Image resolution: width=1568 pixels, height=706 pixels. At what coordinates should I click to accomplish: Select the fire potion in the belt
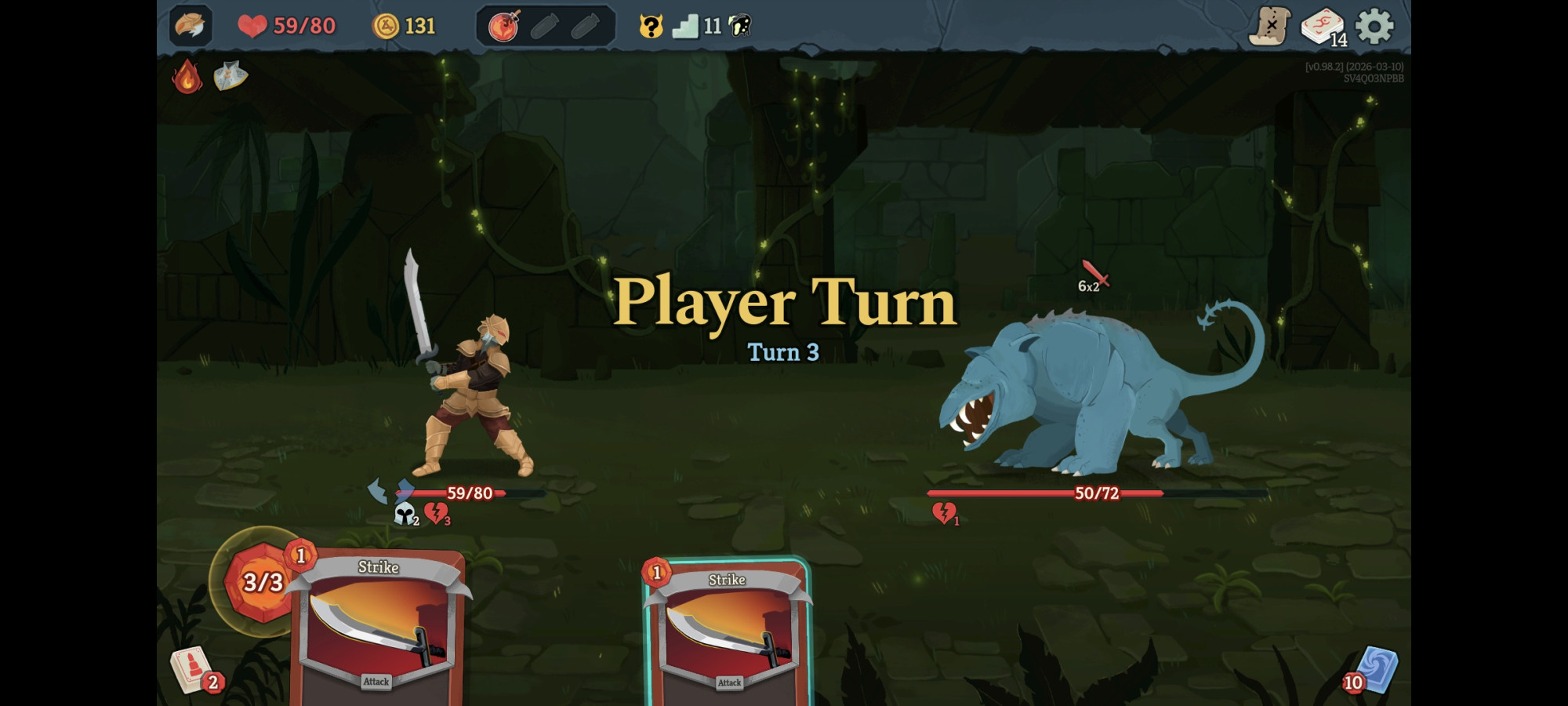tap(505, 24)
